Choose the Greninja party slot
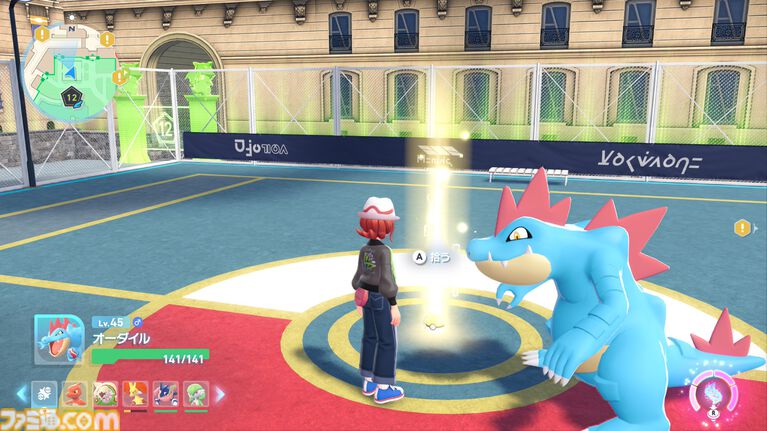The image size is (767, 431). click(165, 394)
